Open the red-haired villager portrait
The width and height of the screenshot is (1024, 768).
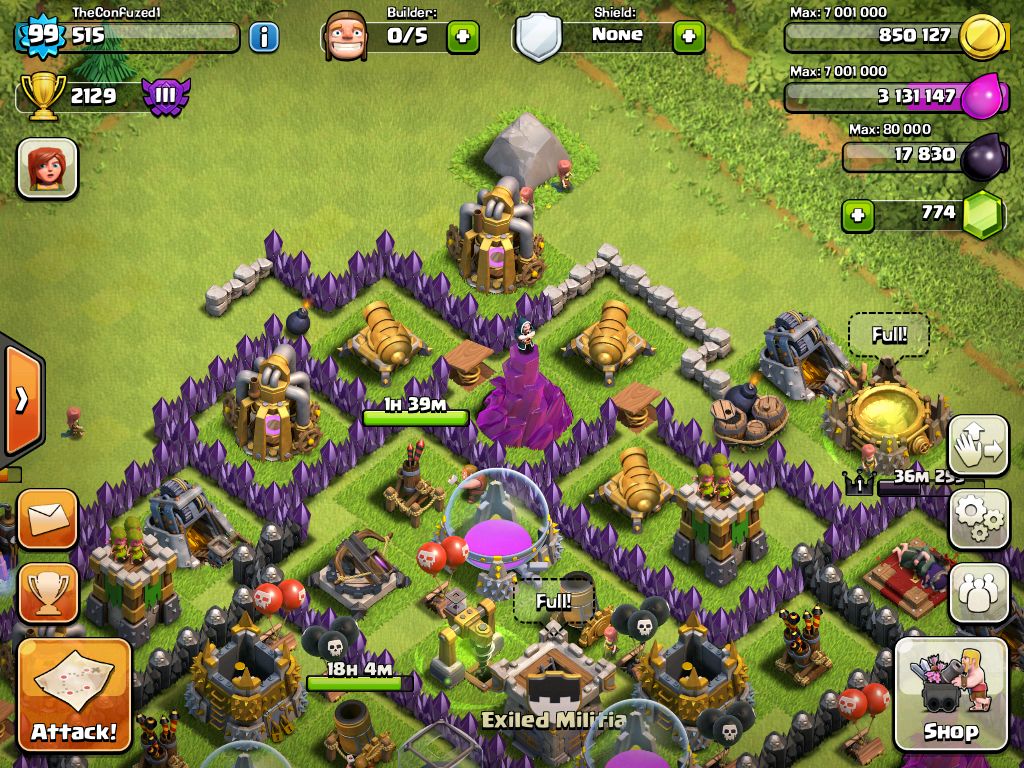tap(47, 167)
